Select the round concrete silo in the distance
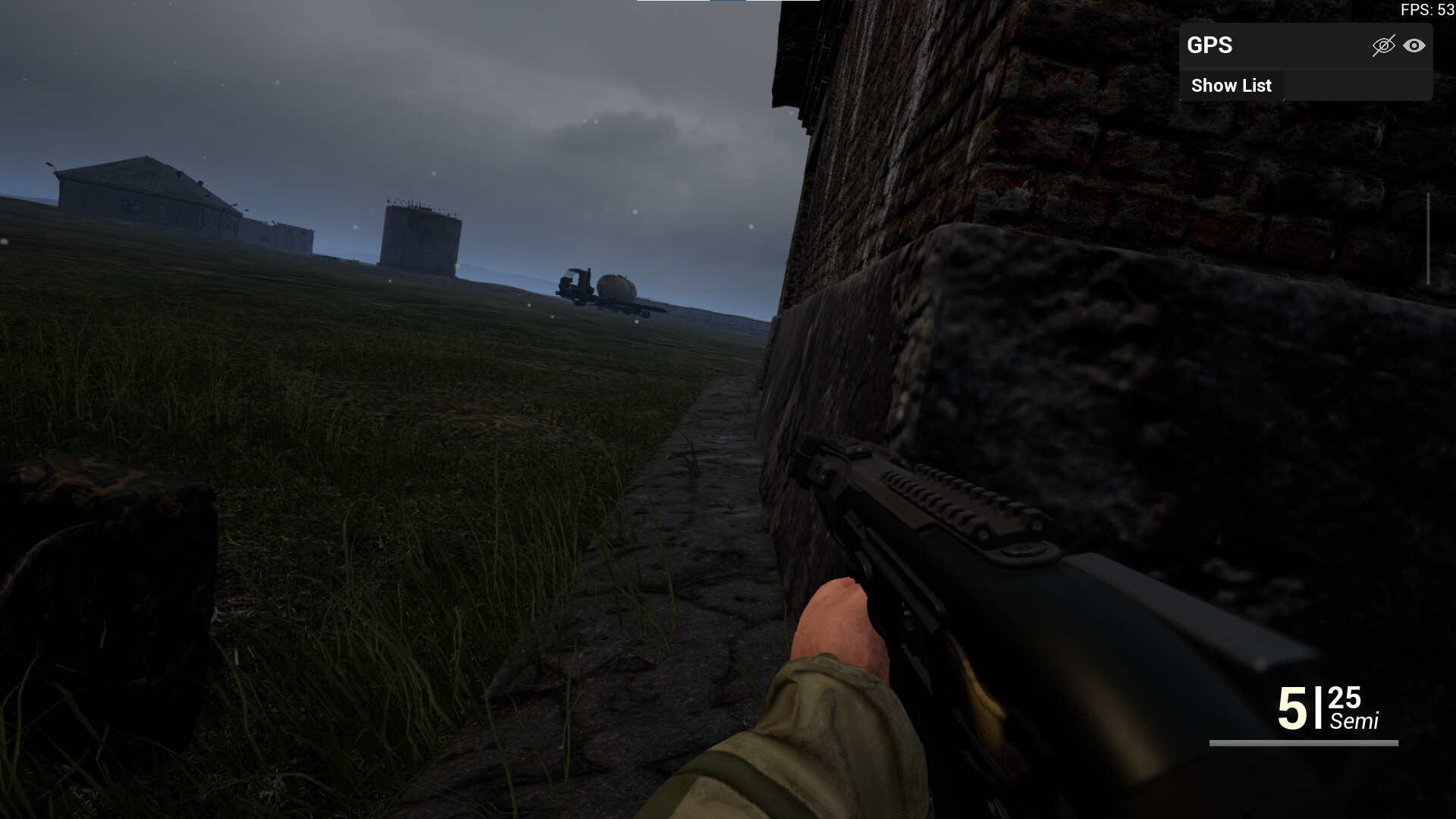 419,237
